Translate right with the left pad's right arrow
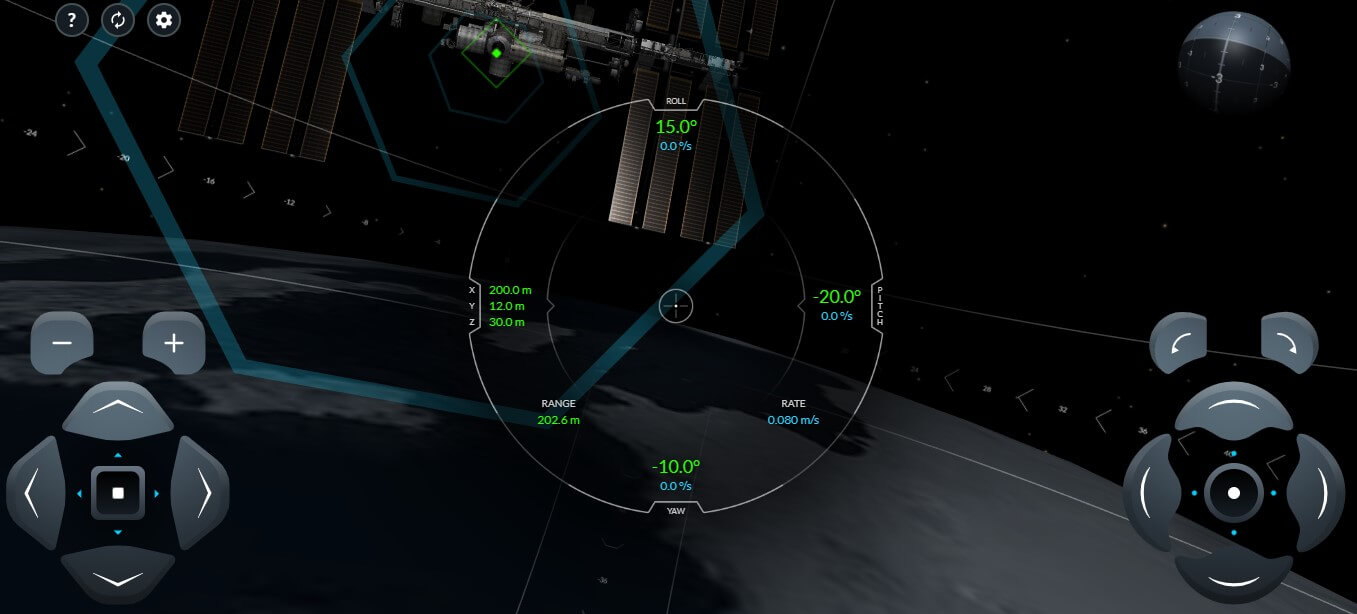The image size is (1357, 614). point(202,493)
